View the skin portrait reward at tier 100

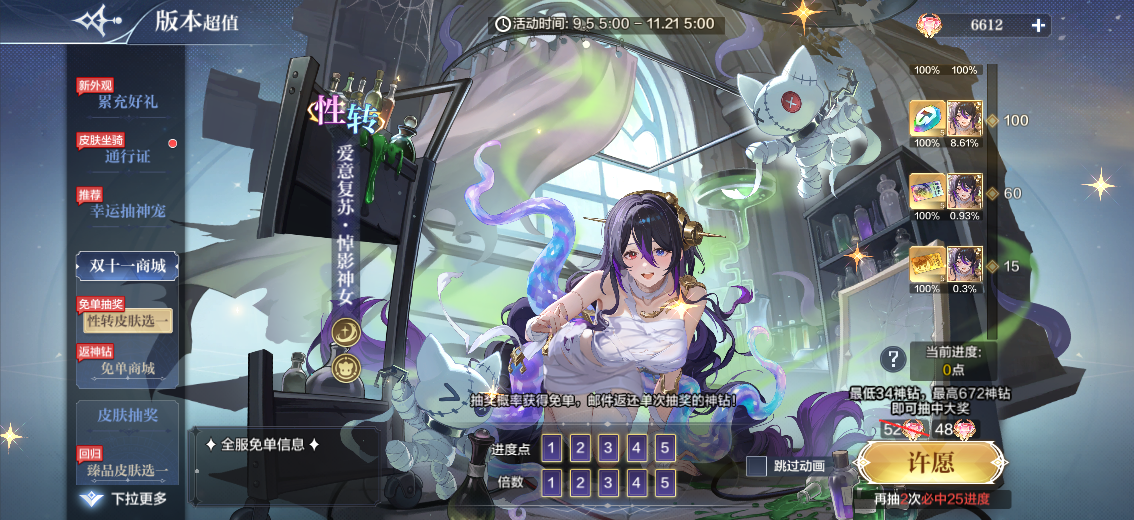(964, 119)
